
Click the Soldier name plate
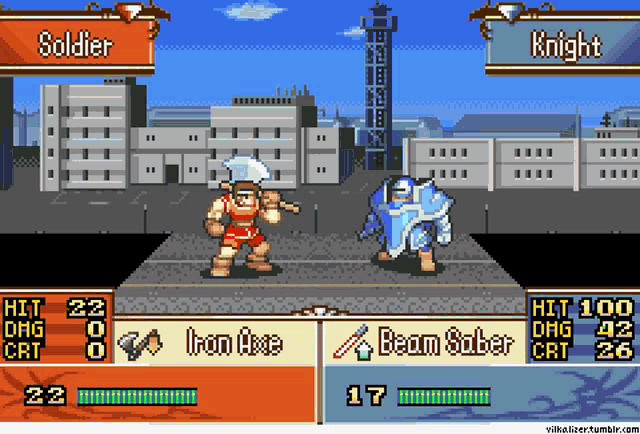point(76,44)
